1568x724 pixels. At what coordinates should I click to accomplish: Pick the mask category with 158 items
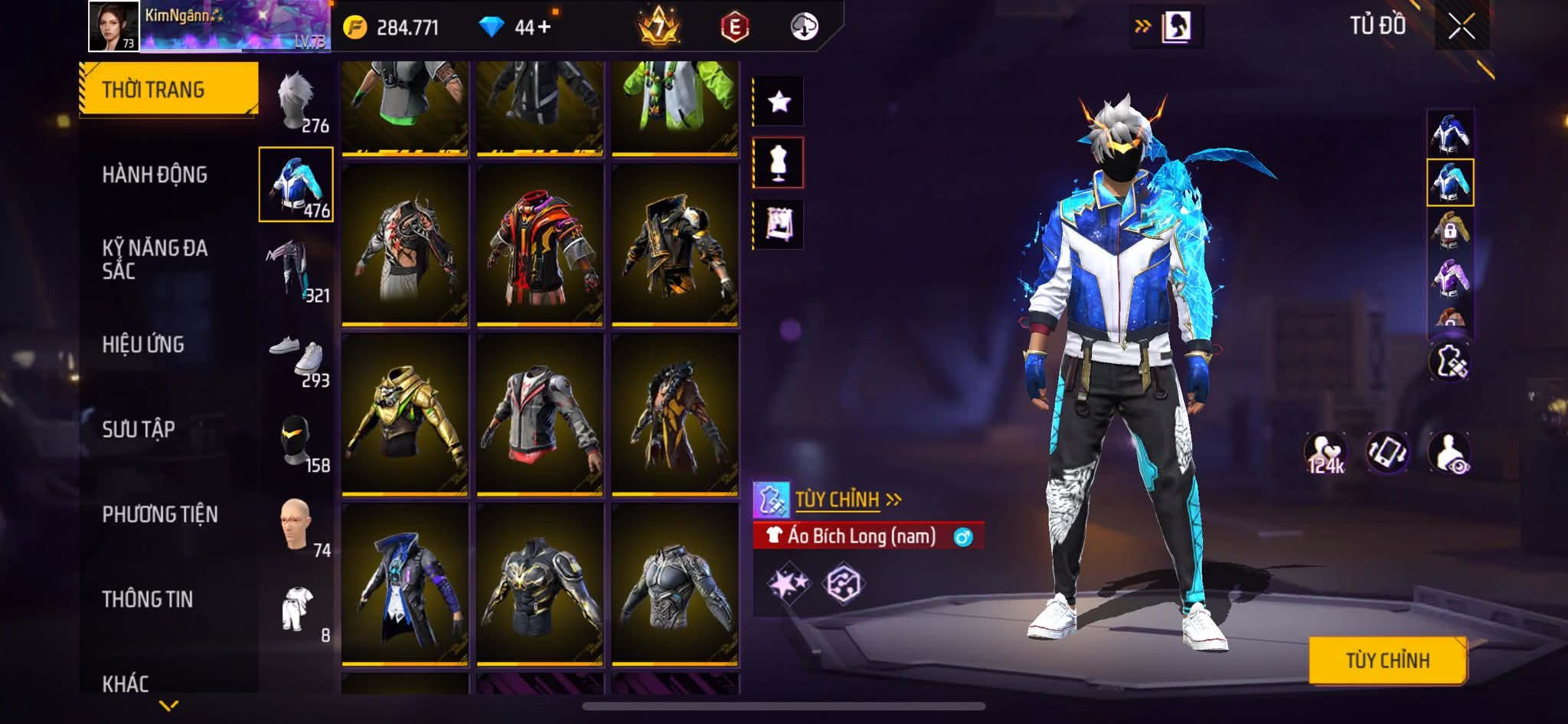[296, 442]
